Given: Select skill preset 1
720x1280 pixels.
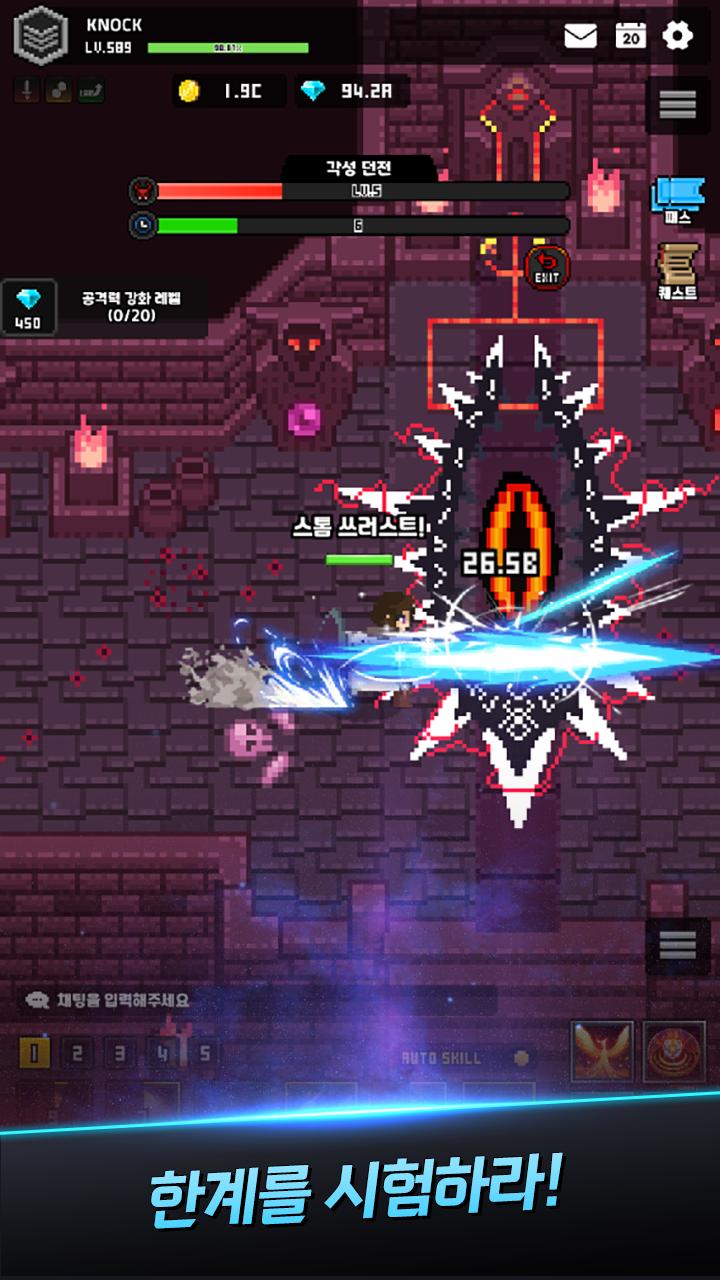Looking at the screenshot, I should coord(35,1053).
